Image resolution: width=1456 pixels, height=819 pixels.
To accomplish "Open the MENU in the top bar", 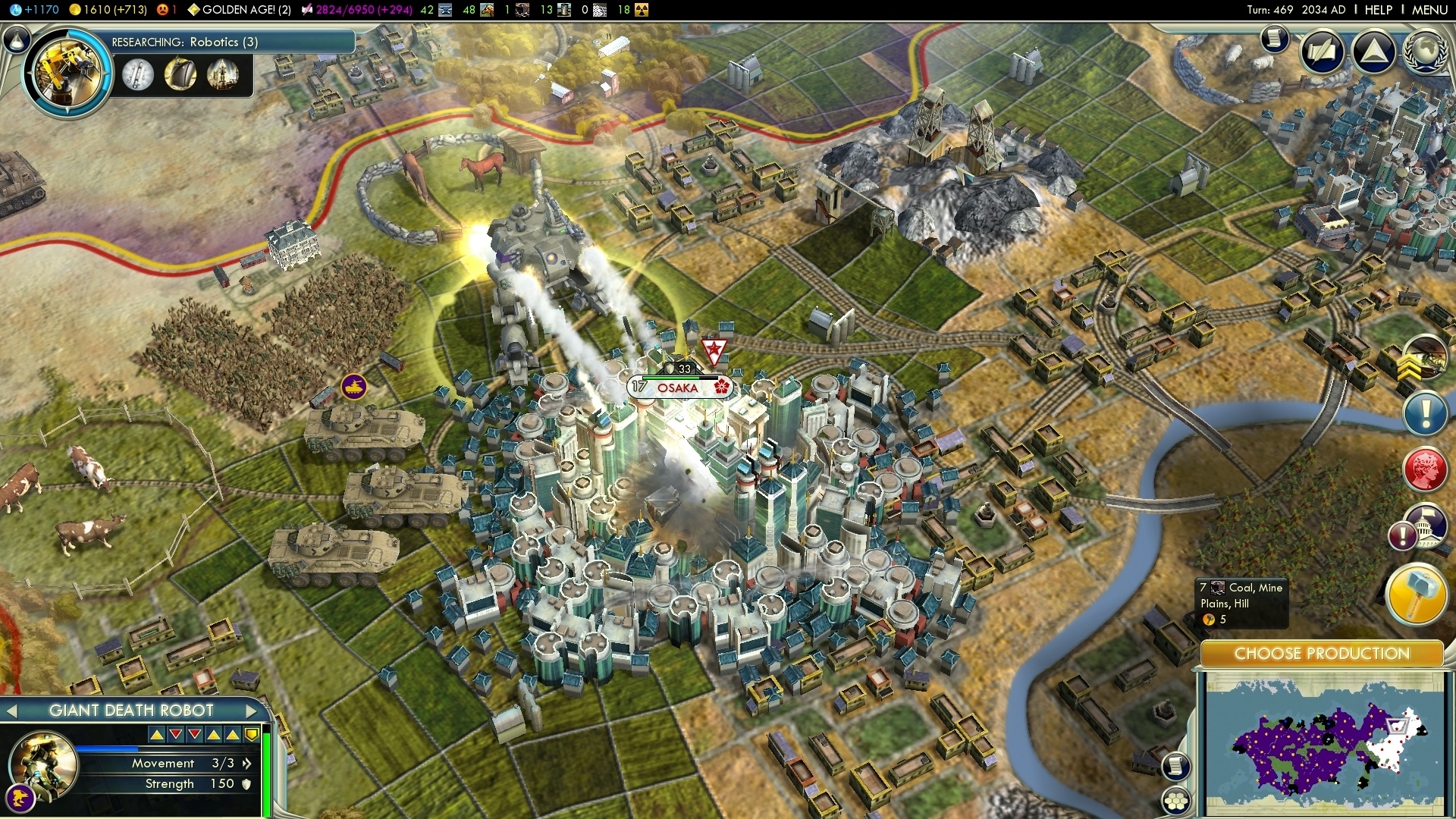I will pyautogui.click(x=1429, y=10).
